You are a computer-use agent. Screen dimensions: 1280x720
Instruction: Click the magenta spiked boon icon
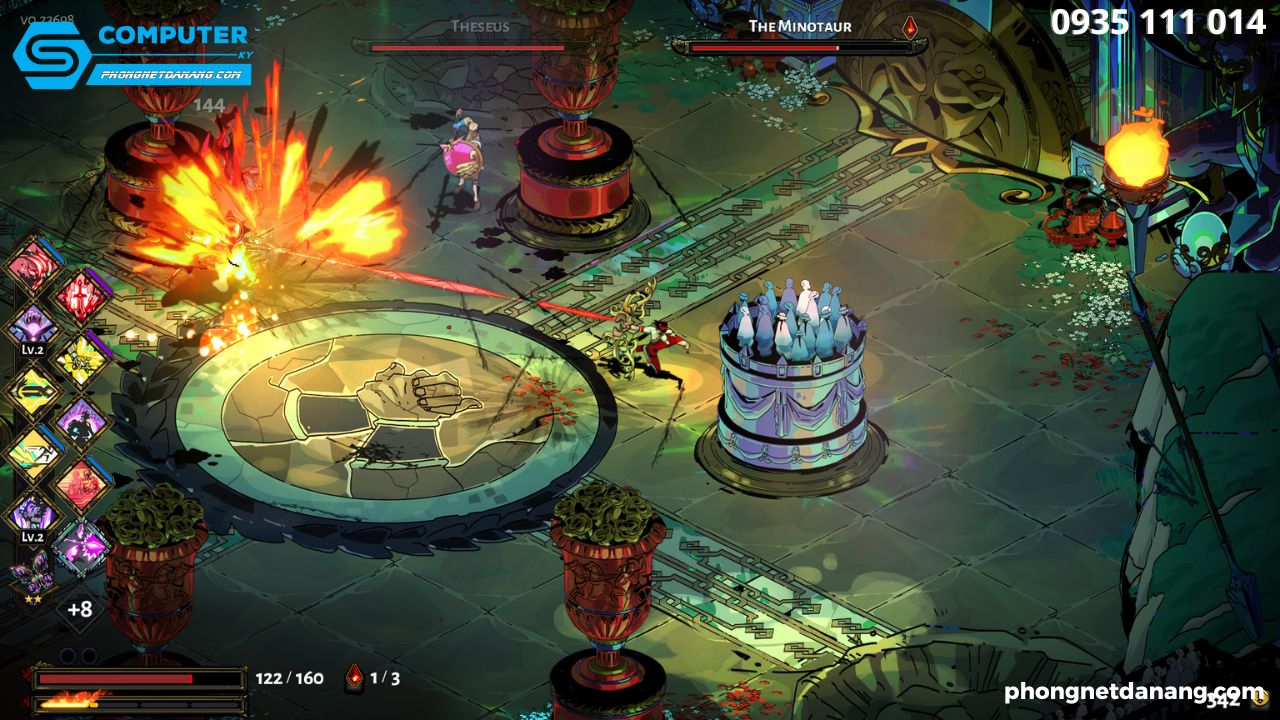tap(81, 550)
